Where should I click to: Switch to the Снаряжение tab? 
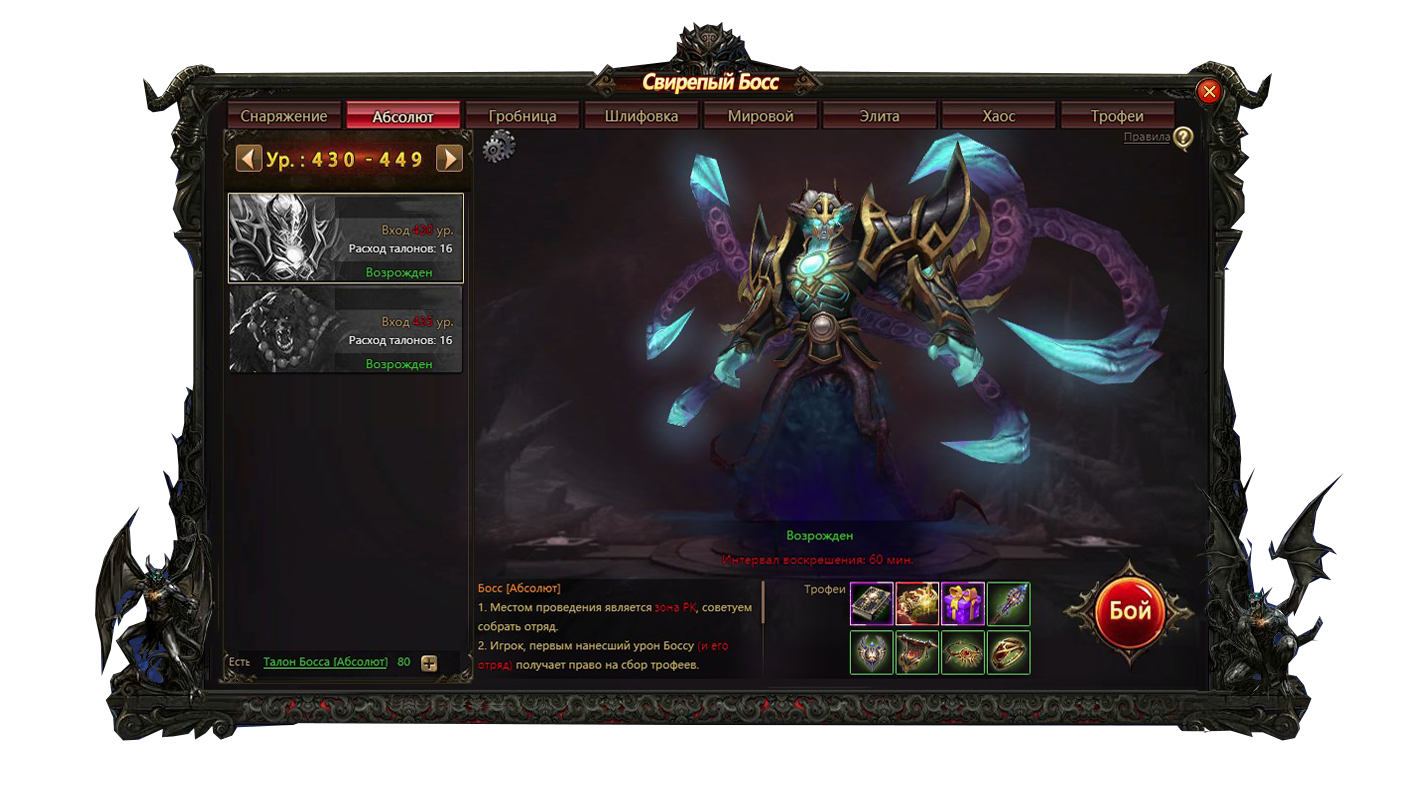(284, 116)
